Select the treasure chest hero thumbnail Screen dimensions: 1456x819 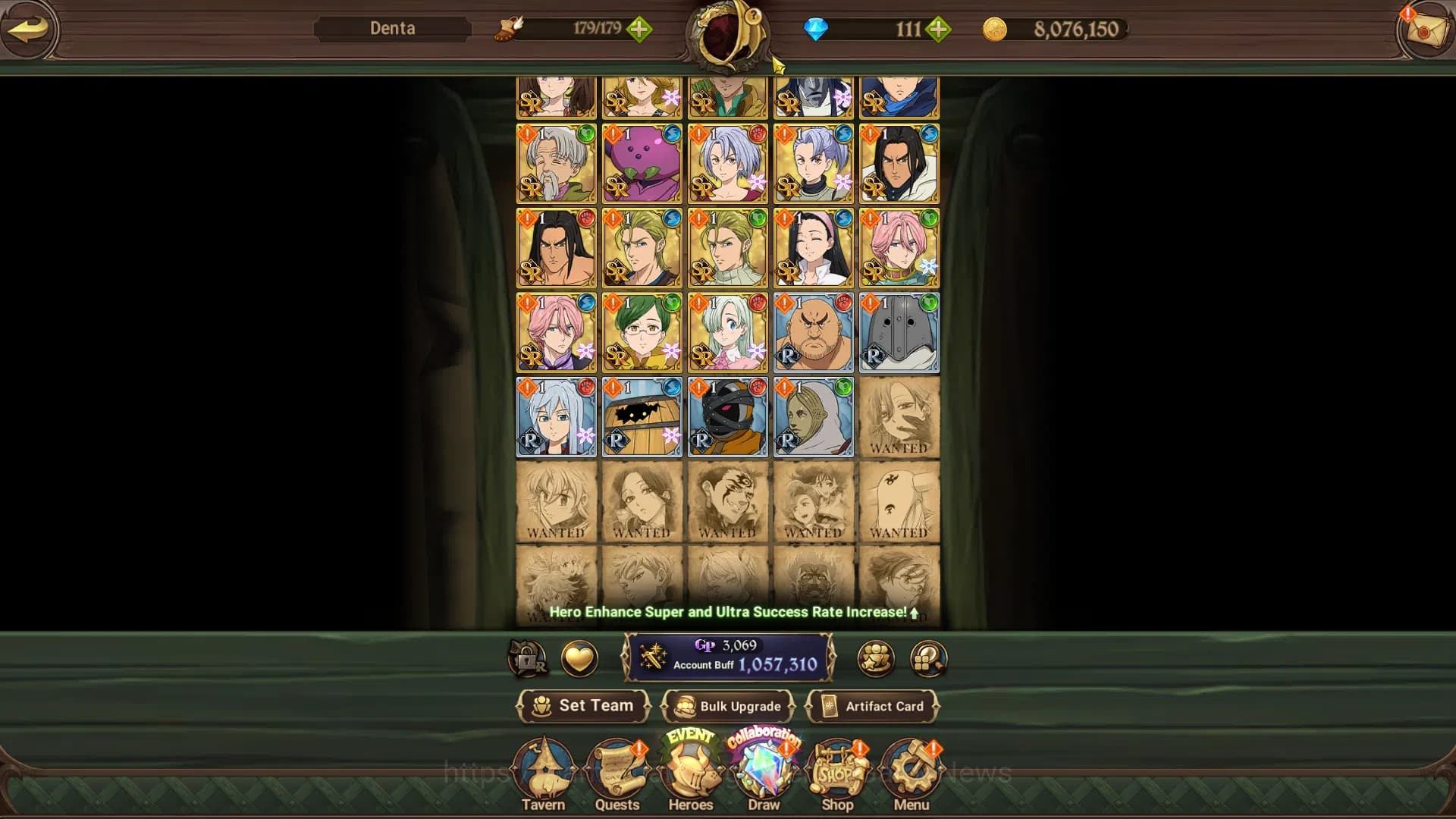pyautogui.click(x=641, y=417)
